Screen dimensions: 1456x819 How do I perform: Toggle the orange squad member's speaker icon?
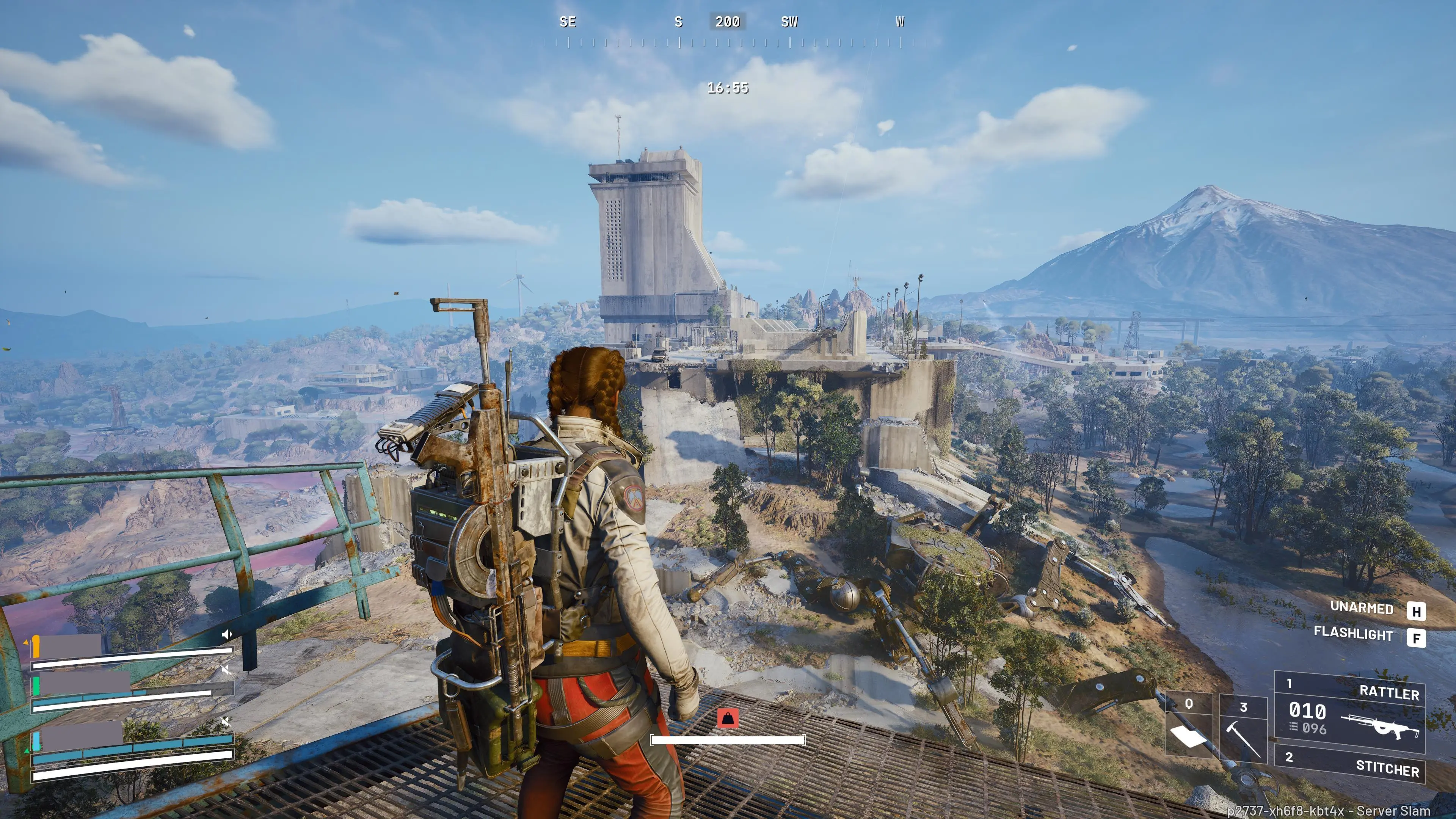(x=227, y=635)
